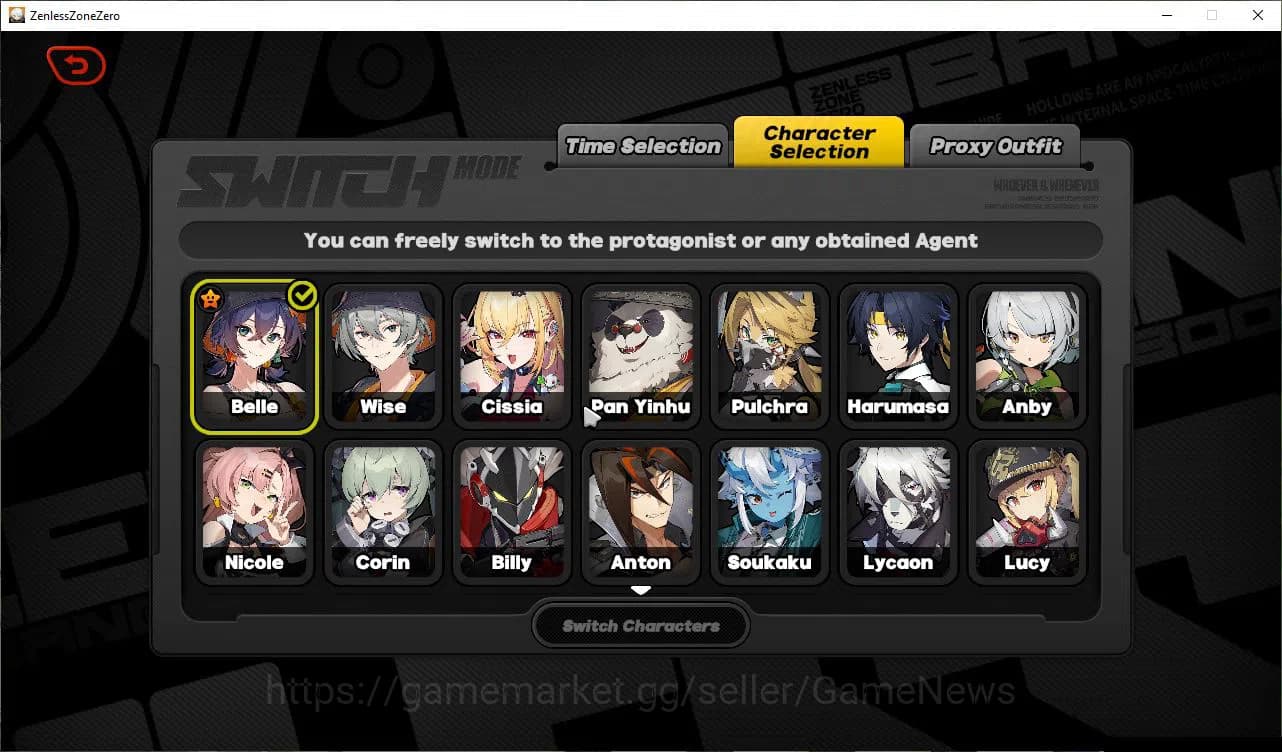Choose Pan Yinhu's character icon
The image size is (1282, 752).
[x=640, y=350]
